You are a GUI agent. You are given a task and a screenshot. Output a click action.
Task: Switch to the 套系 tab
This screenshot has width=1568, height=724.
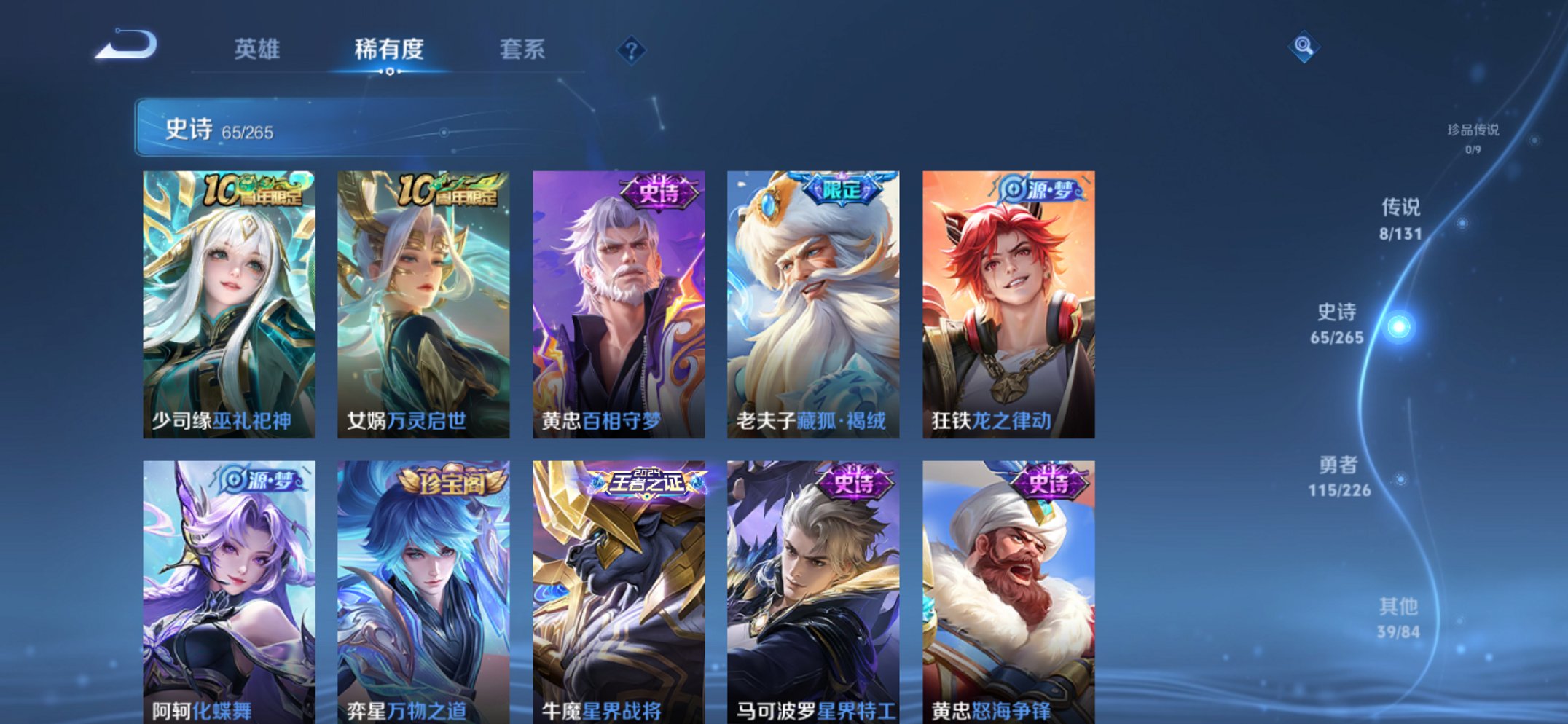coord(522,50)
